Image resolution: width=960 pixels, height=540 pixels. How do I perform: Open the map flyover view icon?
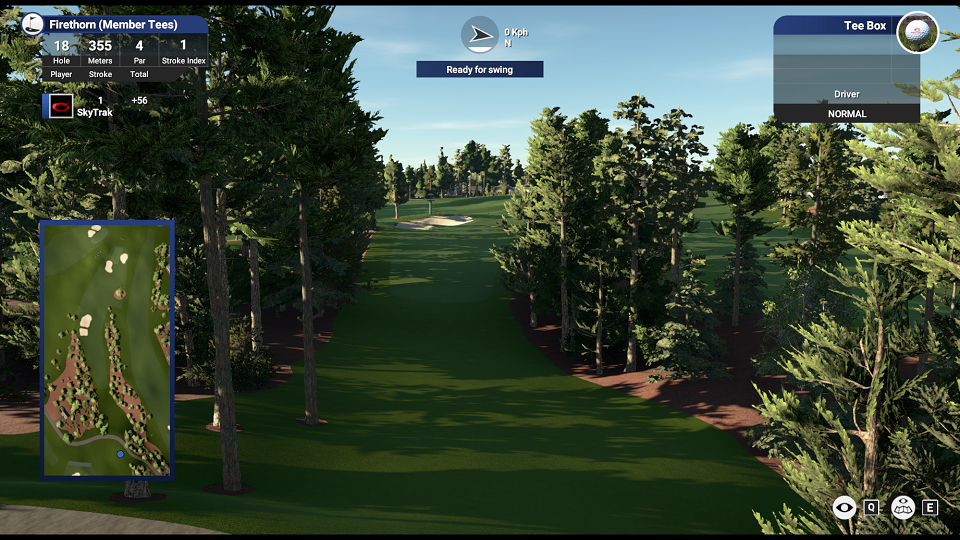tap(904, 507)
